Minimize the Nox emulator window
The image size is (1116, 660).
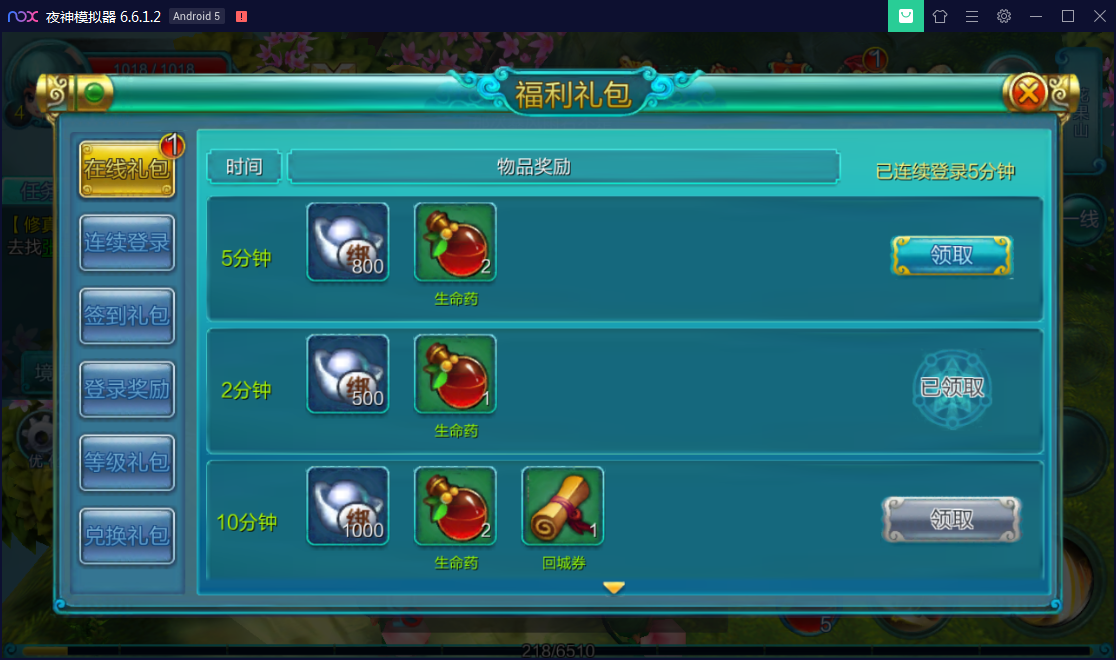click(1036, 16)
